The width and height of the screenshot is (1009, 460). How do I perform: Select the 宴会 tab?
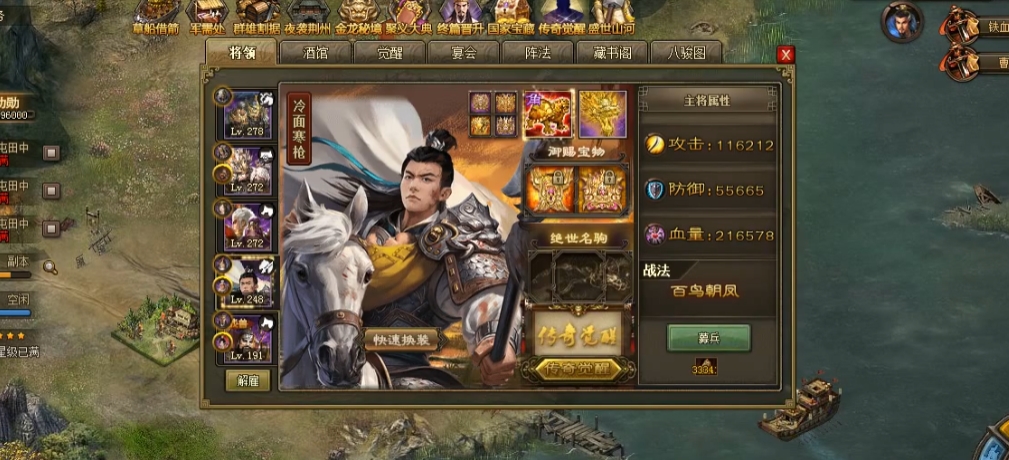pos(464,53)
